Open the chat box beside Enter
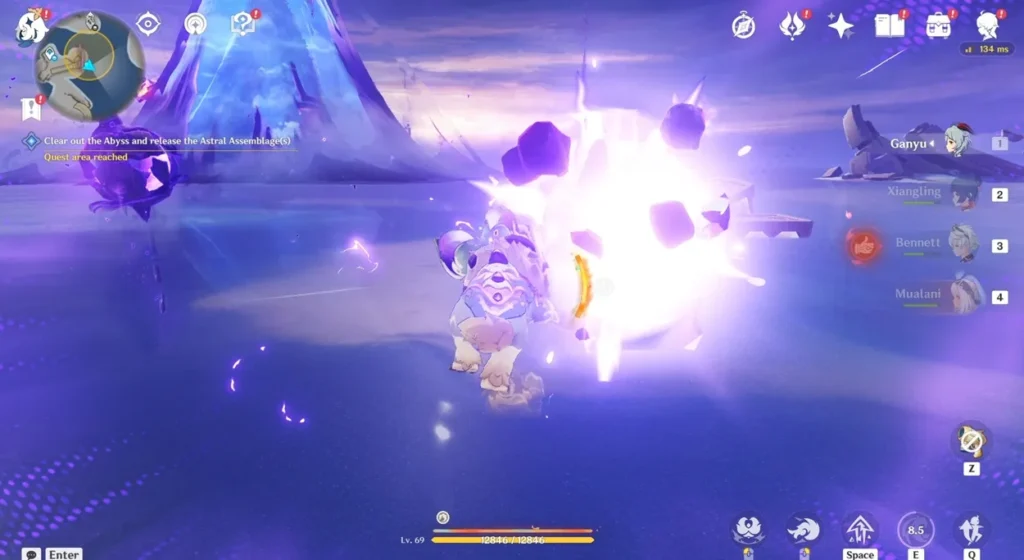 click(x=32, y=554)
